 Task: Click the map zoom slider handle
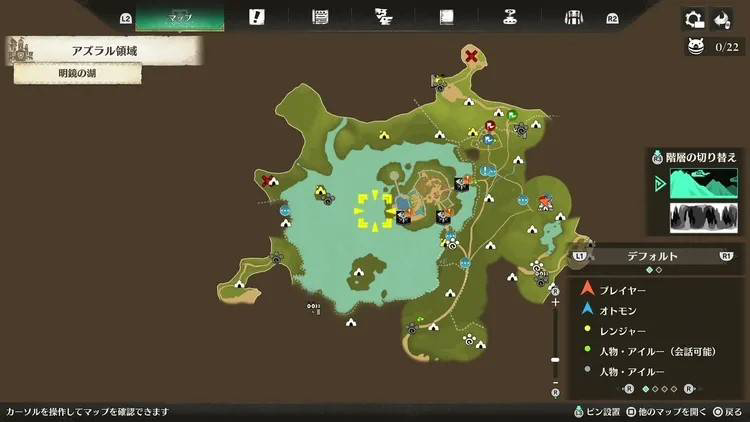point(556,359)
